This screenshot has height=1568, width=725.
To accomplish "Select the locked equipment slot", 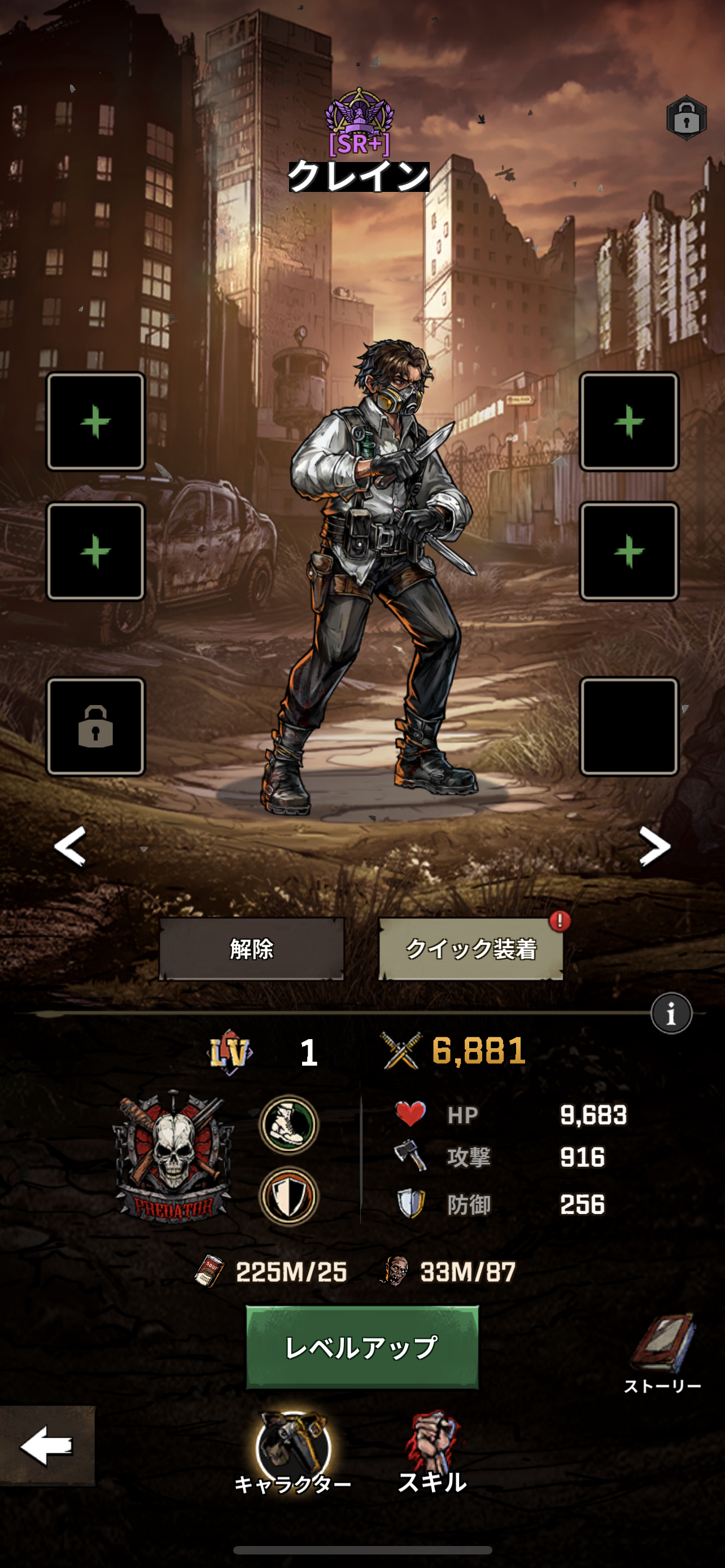I will (x=95, y=726).
